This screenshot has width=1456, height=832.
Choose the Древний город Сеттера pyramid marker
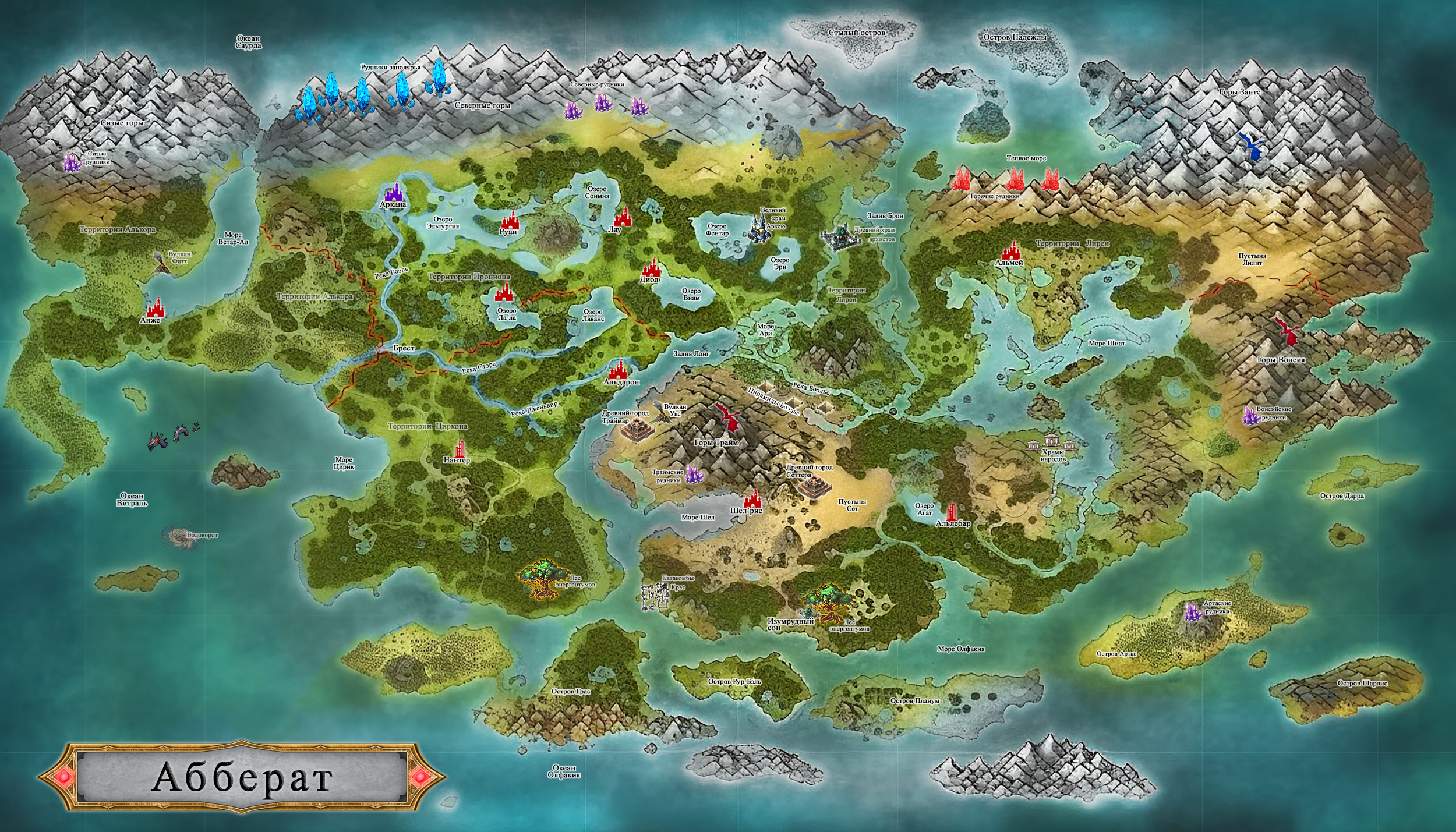point(812,485)
